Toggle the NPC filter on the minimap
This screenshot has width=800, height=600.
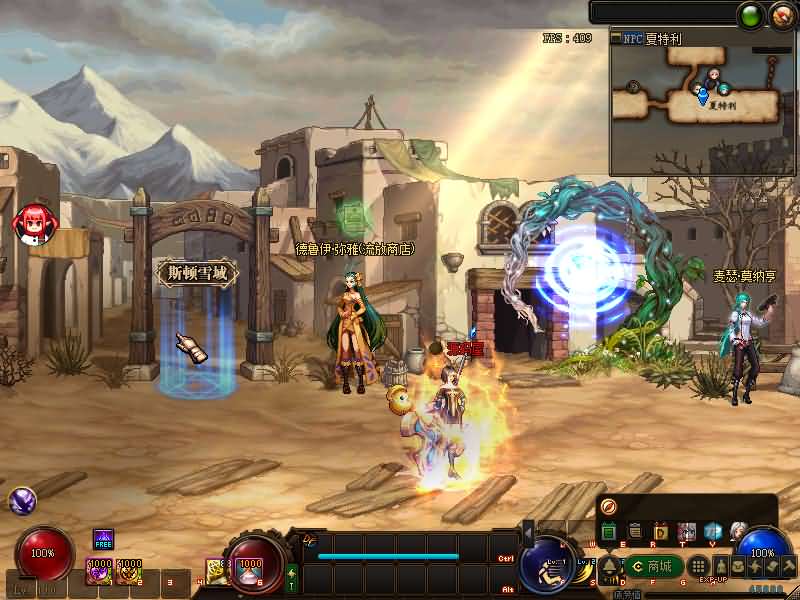pyautogui.click(x=634, y=38)
